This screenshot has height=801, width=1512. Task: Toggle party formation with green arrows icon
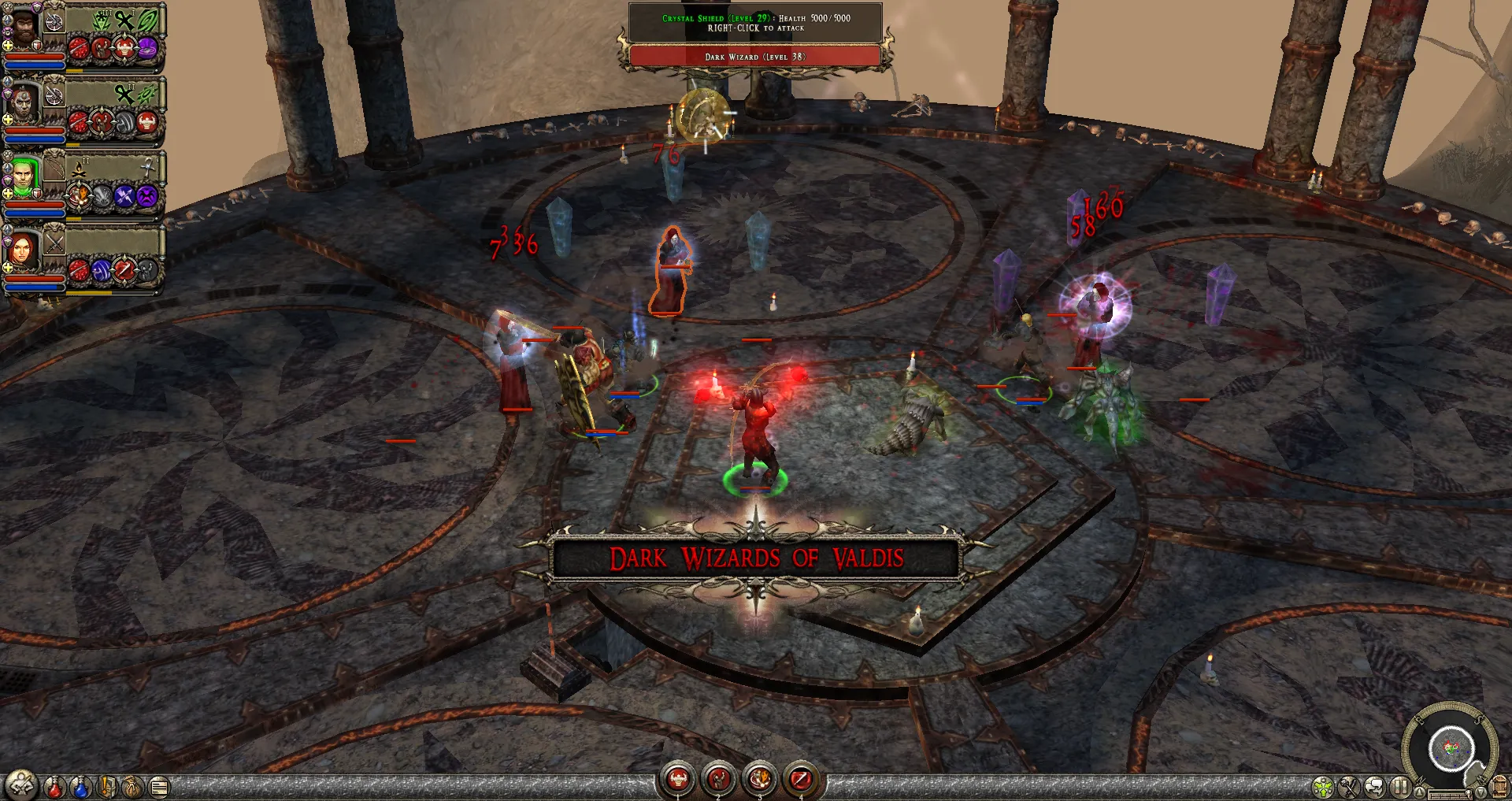(x=1324, y=787)
